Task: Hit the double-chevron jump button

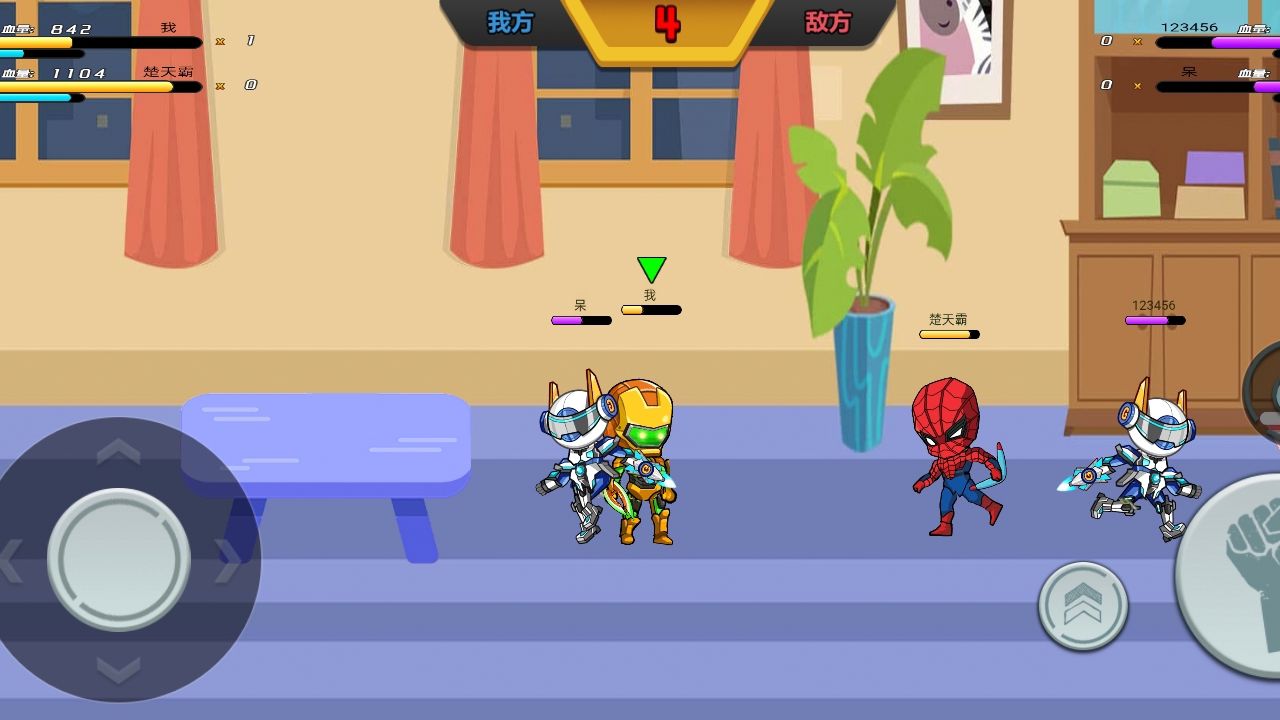Action: click(x=1083, y=606)
